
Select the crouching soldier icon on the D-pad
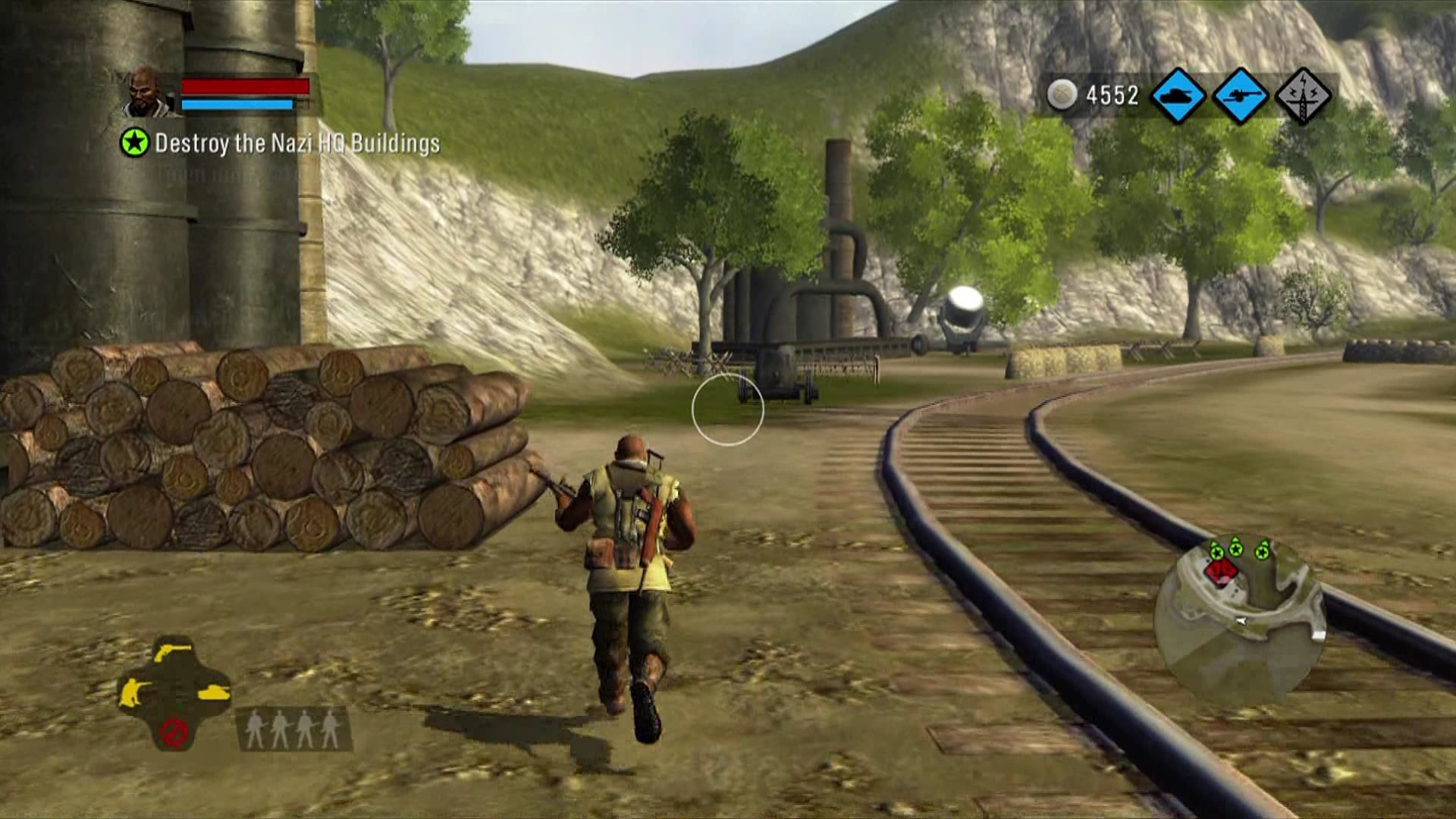pyautogui.click(x=133, y=692)
